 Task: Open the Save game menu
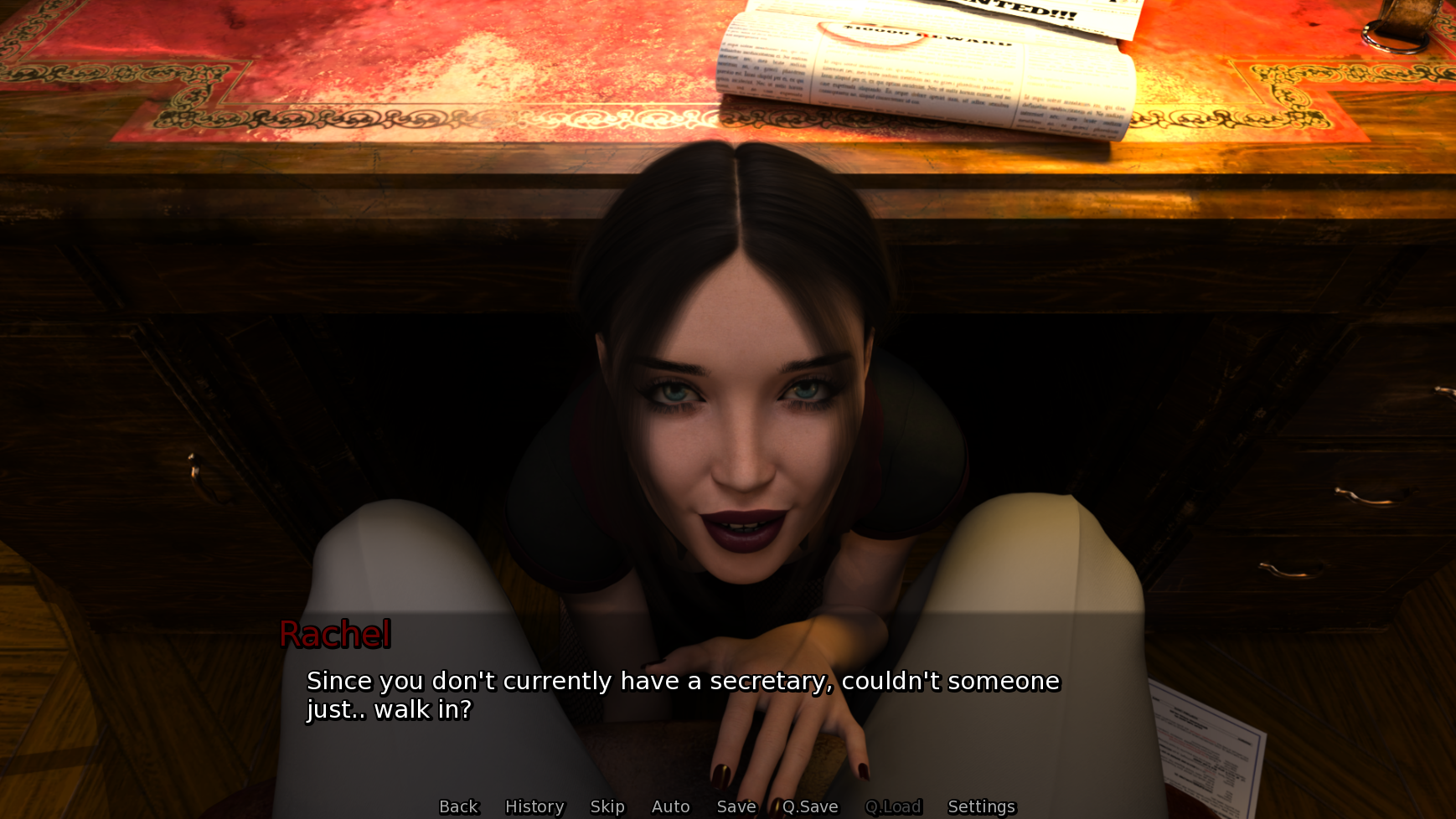pyautogui.click(x=736, y=806)
